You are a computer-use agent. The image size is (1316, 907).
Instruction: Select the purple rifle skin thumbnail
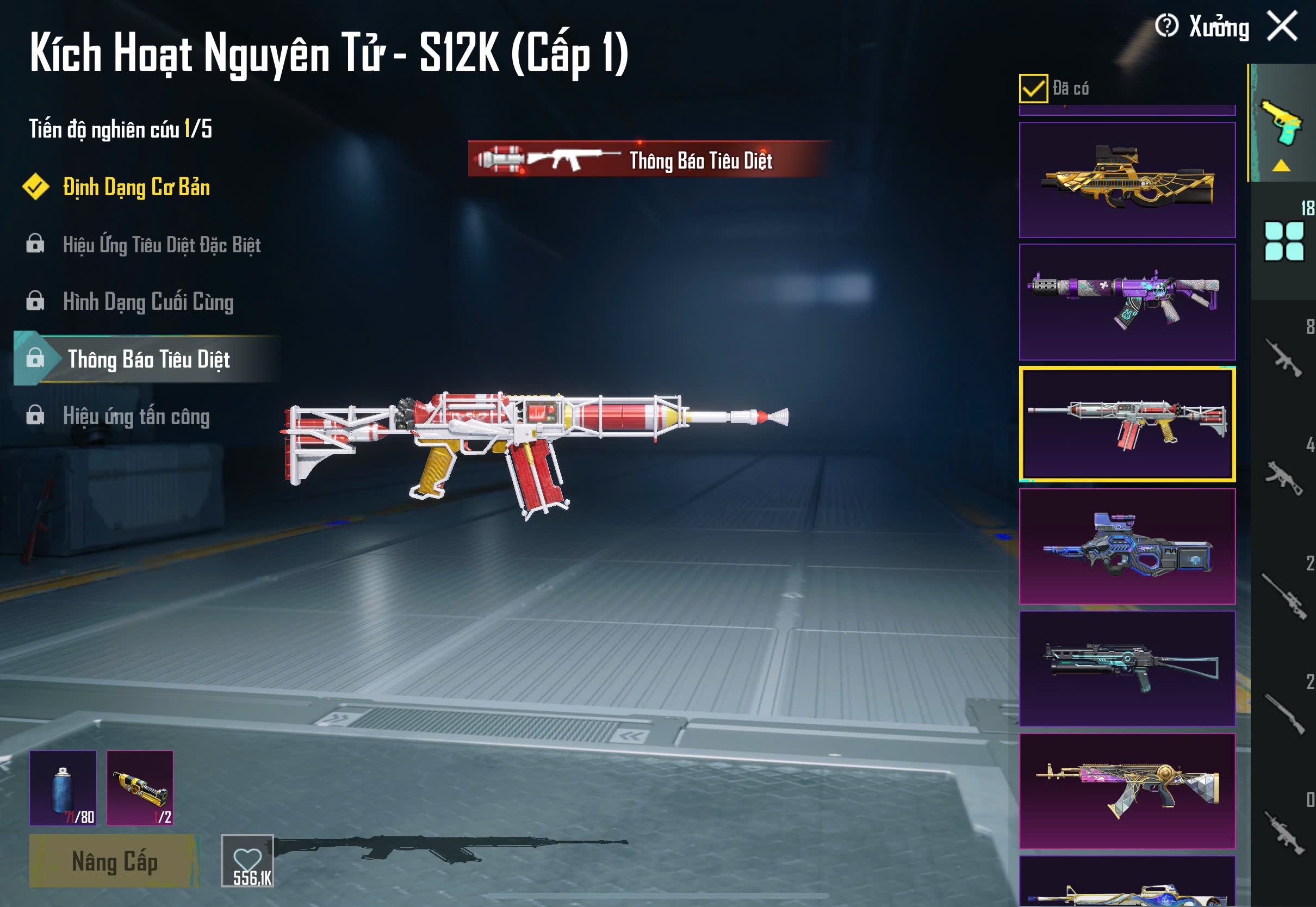click(x=1127, y=302)
